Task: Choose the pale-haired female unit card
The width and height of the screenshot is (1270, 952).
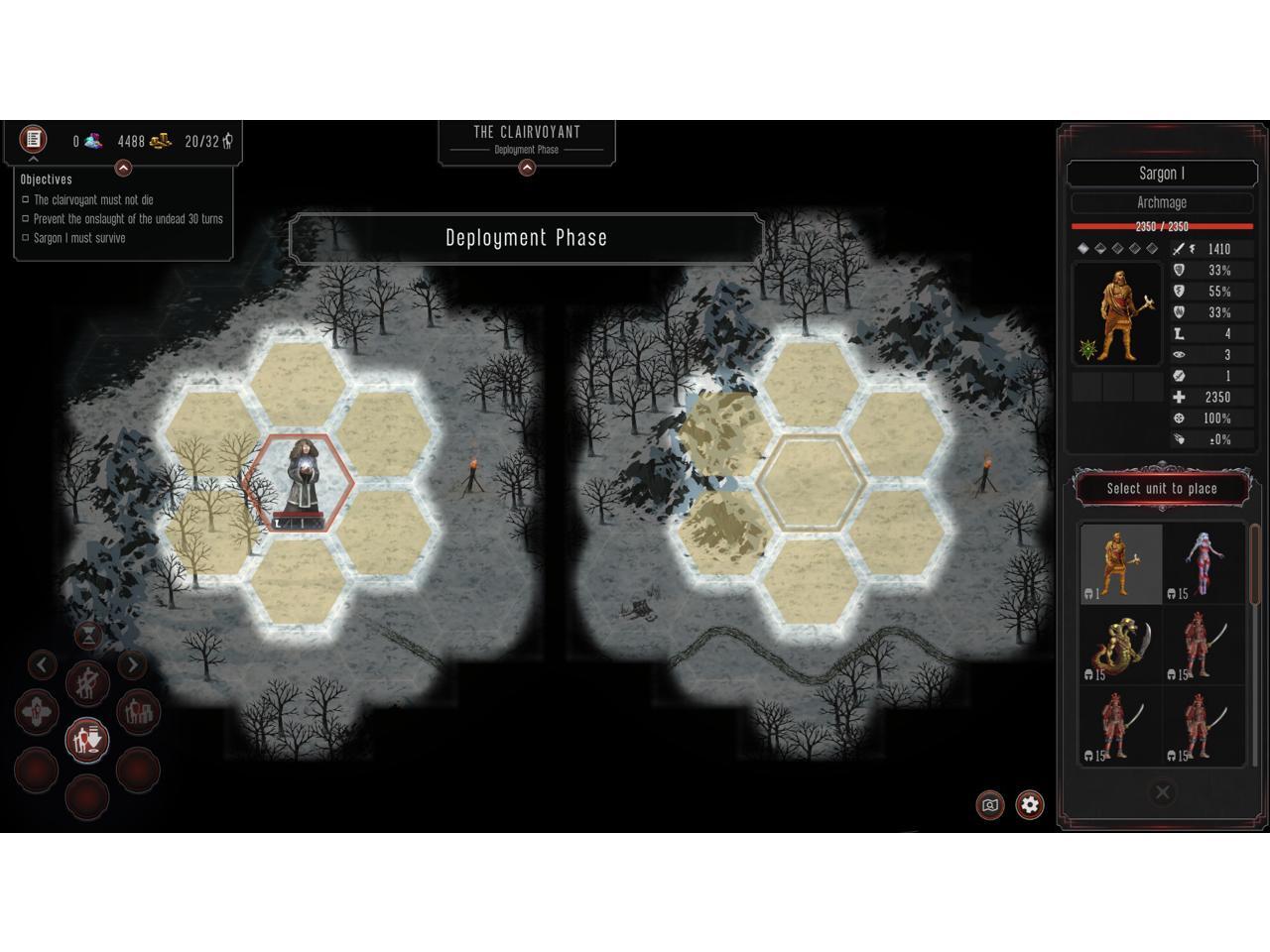Action: [1204, 563]
